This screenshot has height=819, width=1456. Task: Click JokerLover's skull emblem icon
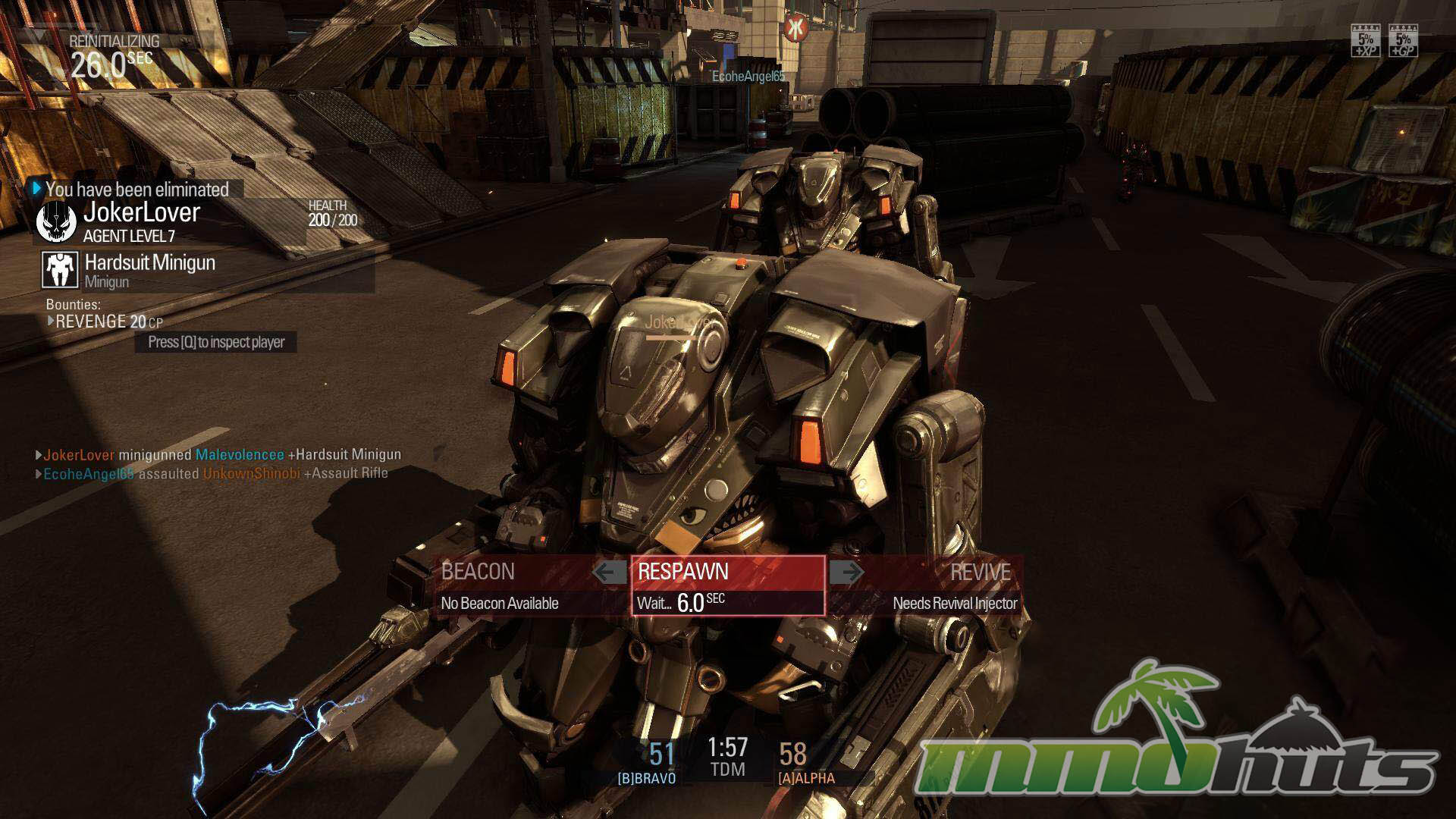coord(56,221)
